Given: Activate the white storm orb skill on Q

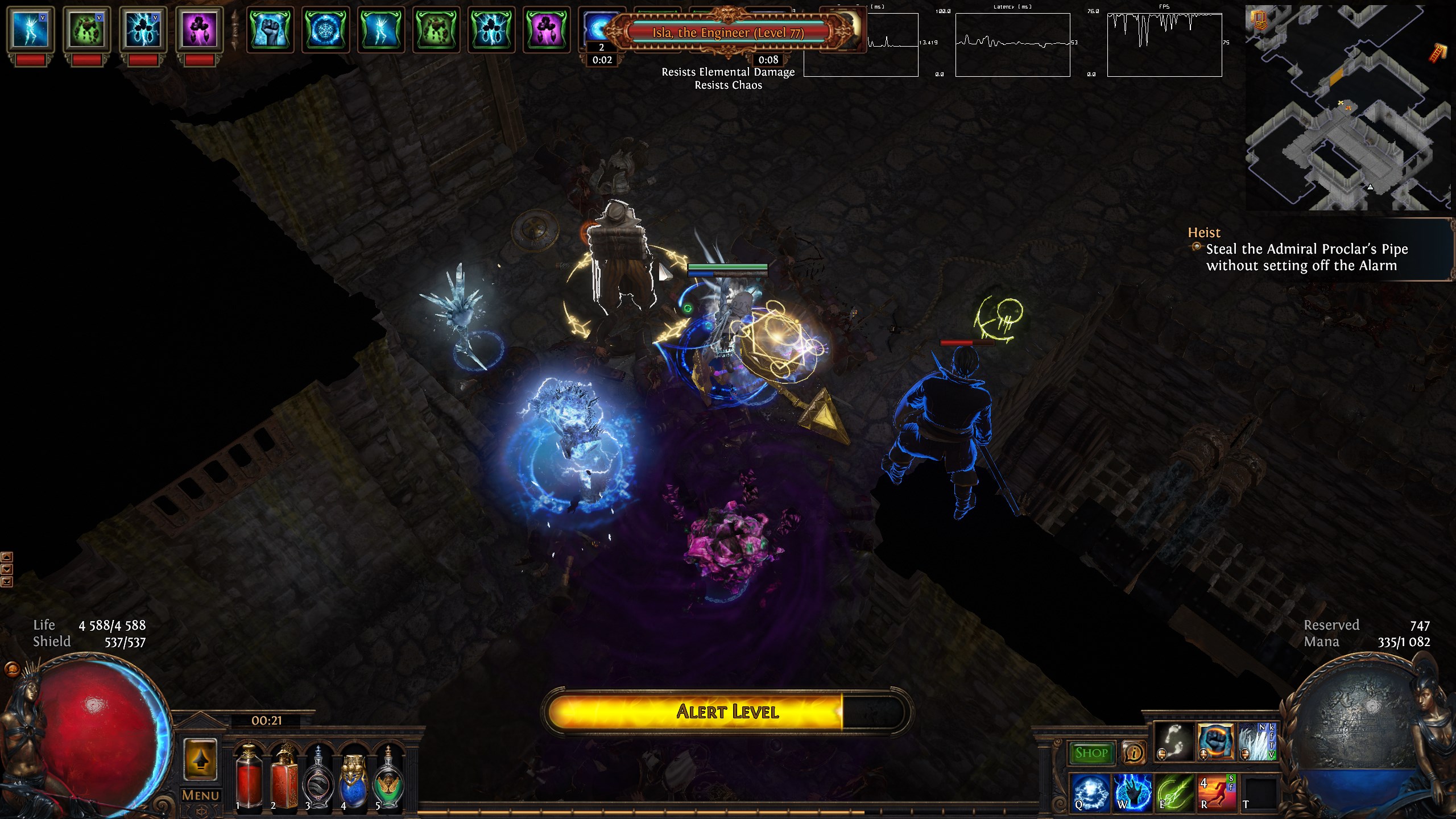Looking at the screenshot, I should (x=1091, y=792).
